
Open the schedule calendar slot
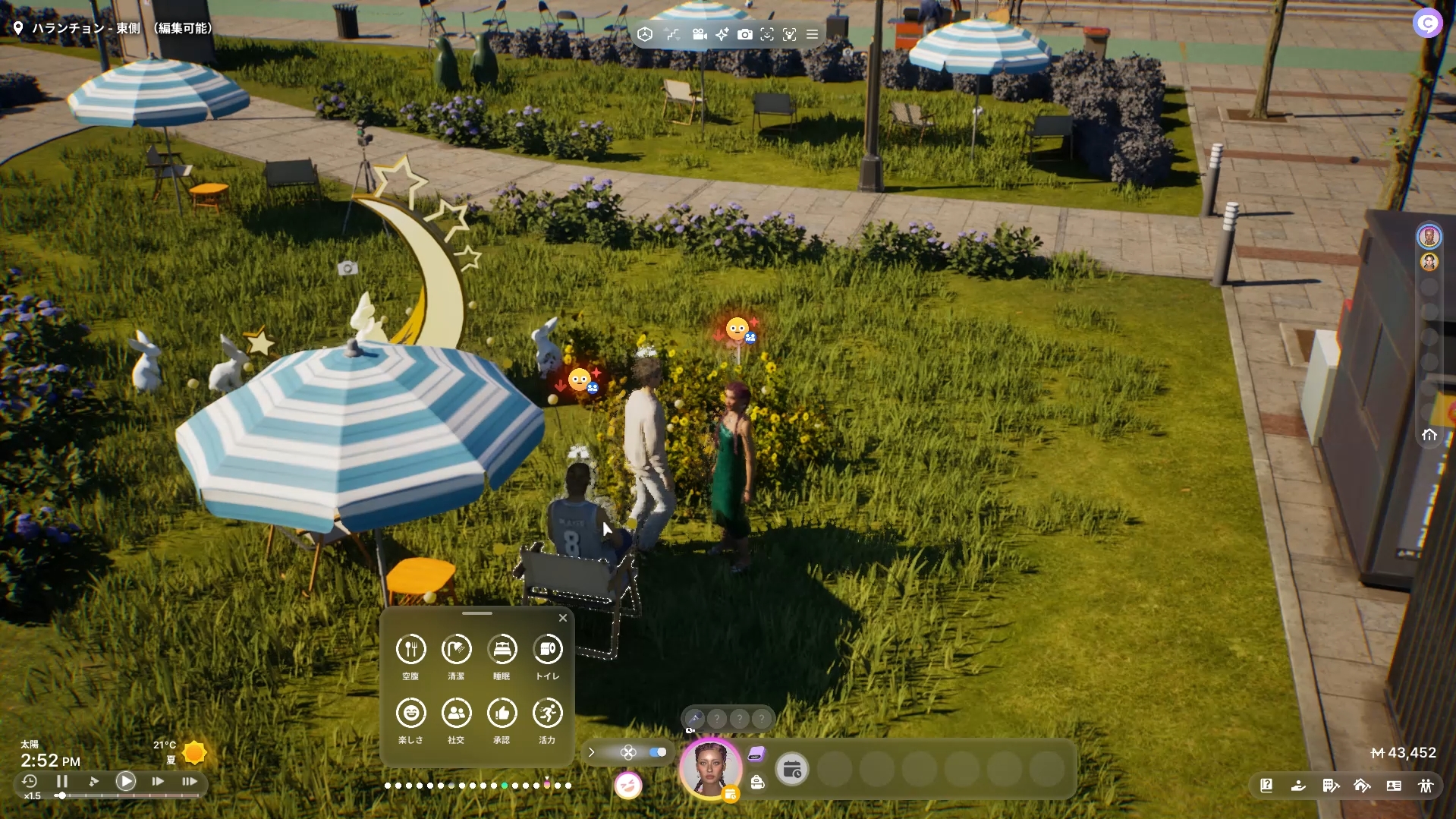point(792,770)
